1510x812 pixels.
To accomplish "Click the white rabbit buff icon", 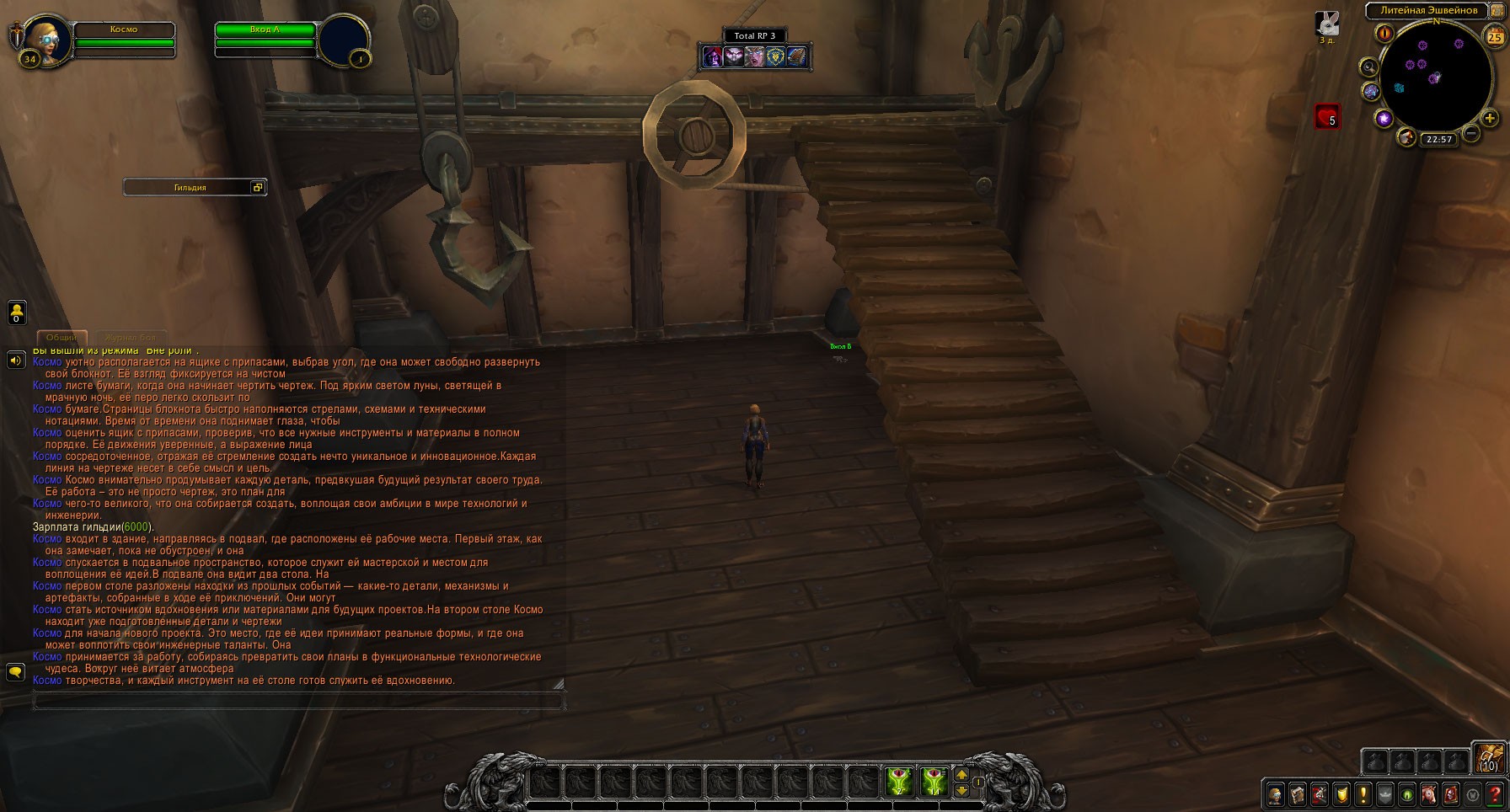I will [x=1327, y=24].
